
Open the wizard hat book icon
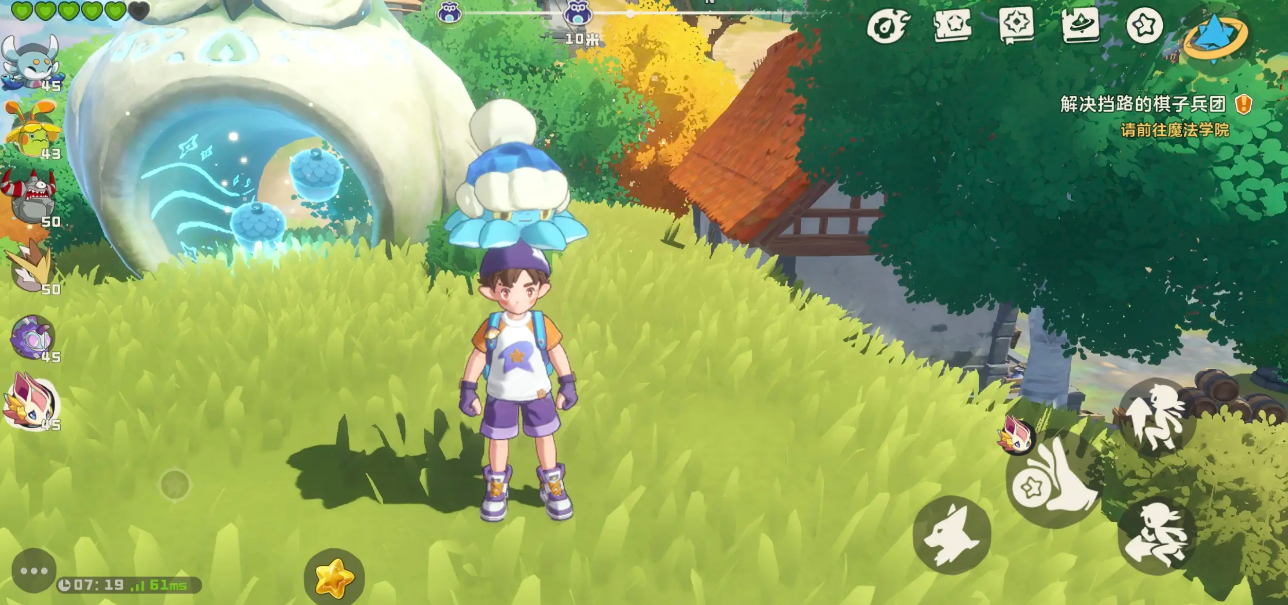pos(1080,26)
